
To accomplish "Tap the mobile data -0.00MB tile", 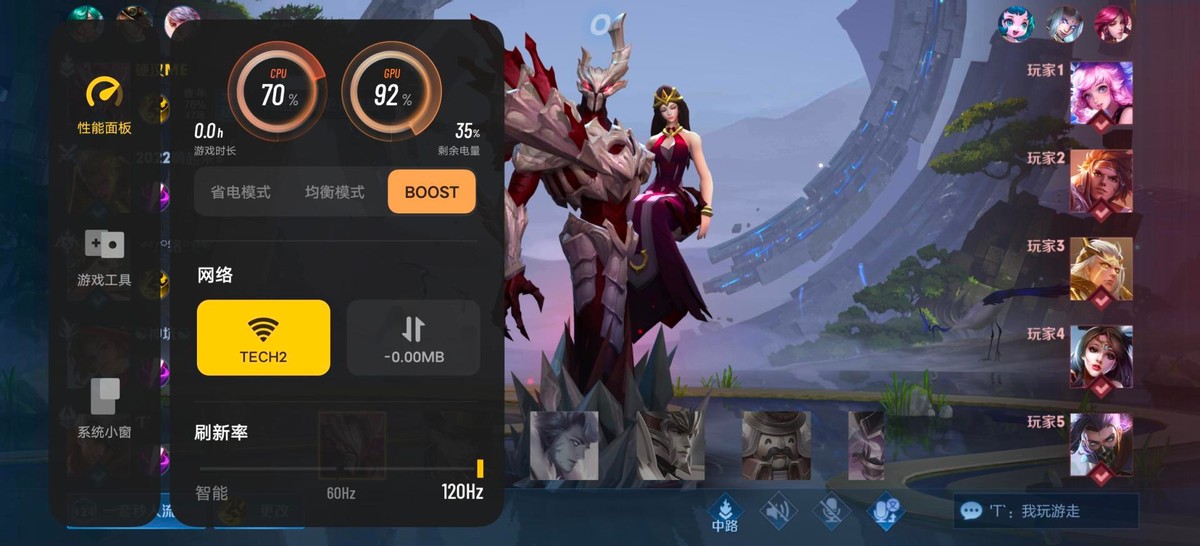I will point(413,338).
